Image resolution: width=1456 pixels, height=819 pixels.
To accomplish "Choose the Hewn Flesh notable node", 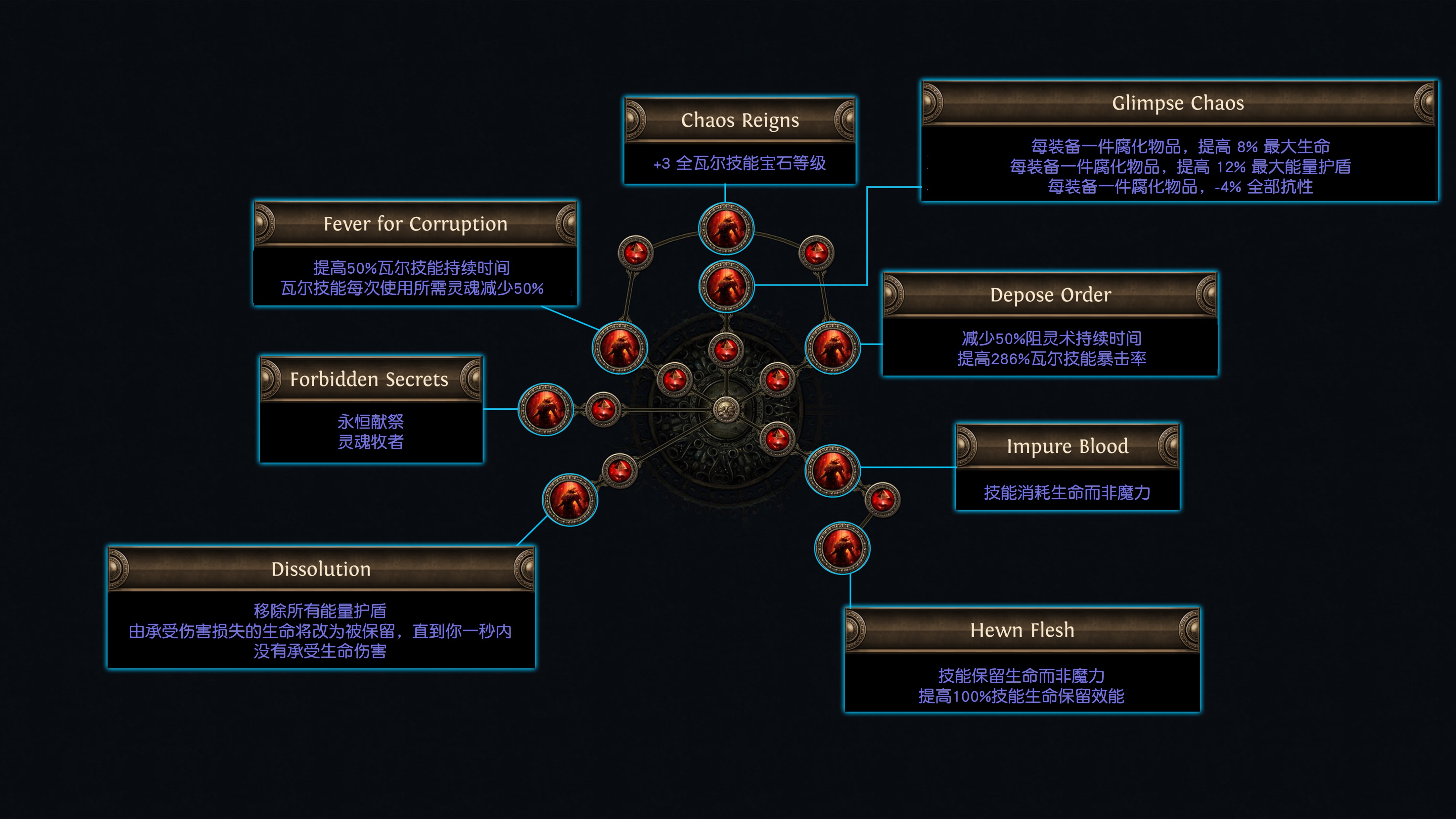I will (842, 548).
